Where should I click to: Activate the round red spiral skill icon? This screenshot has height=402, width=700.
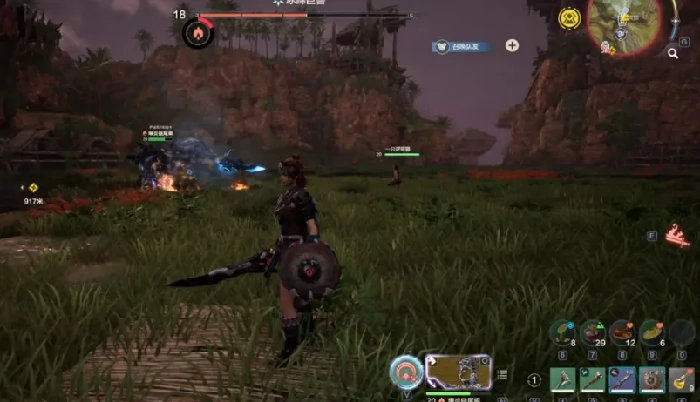point(405,371)
